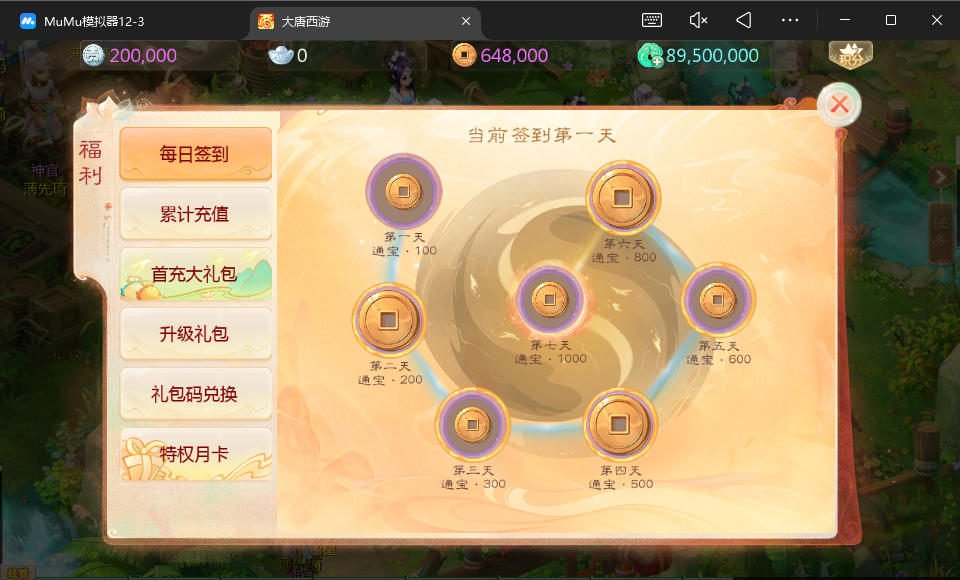960x580 pixels.
Task: Choose the 特权月卡 tab
Action: pos(195,454)
